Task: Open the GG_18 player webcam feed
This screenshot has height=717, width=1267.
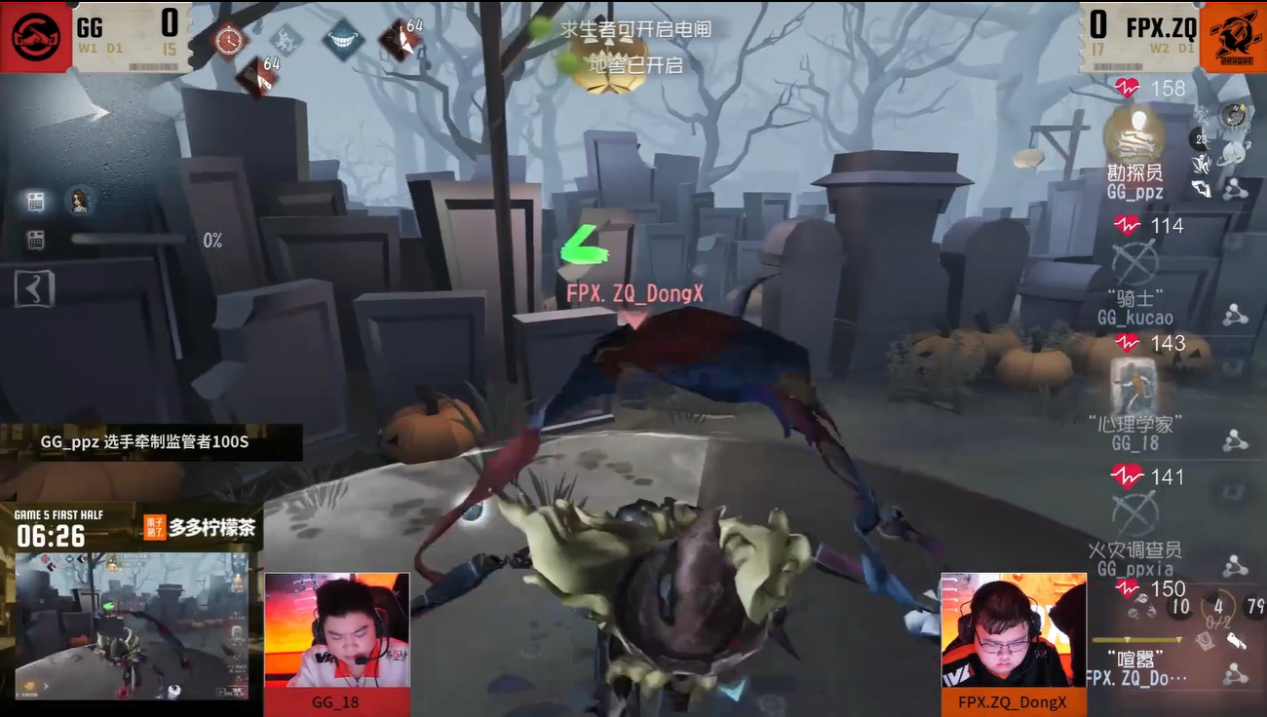Action: click(x=337, y=630)
